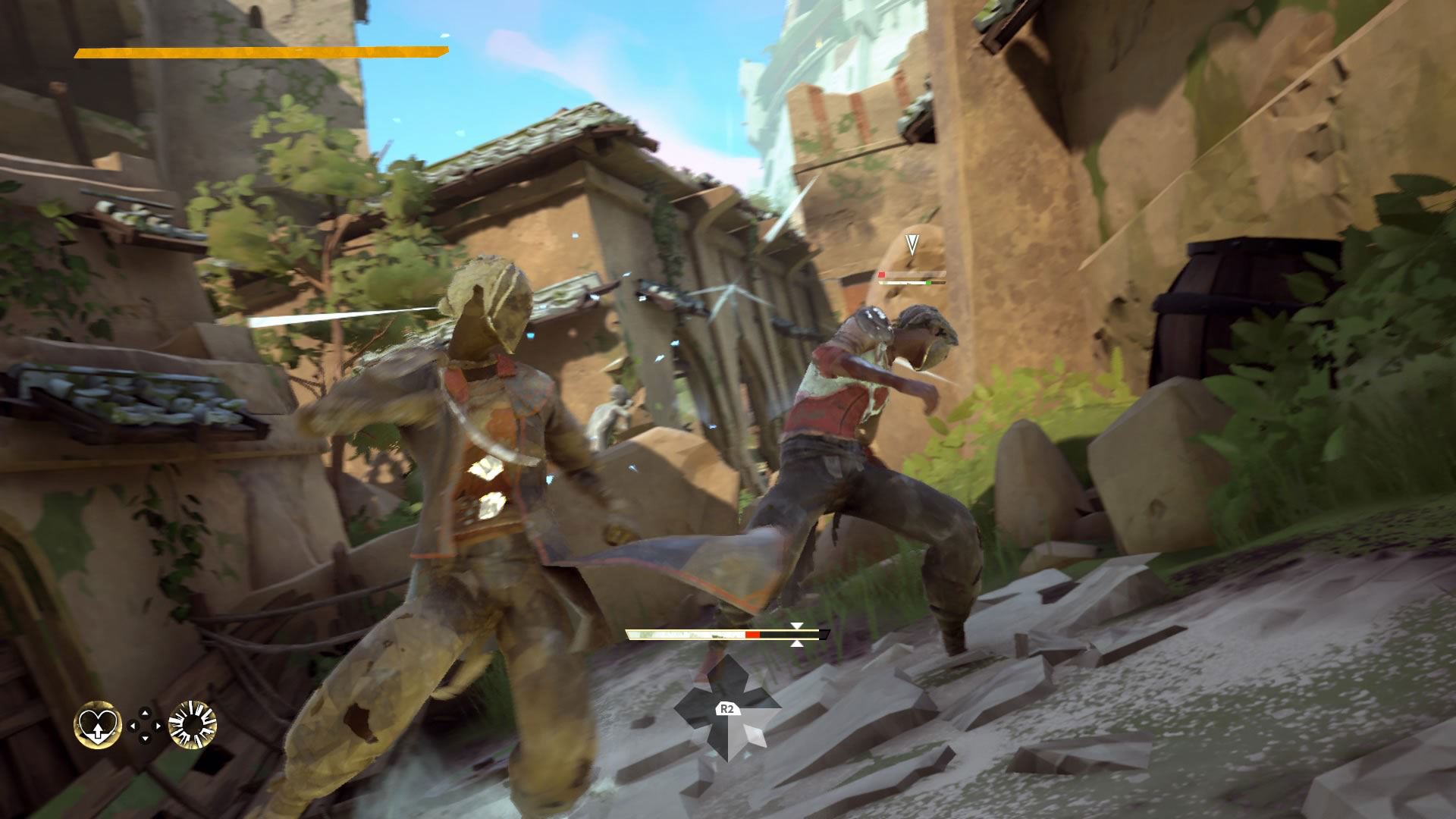
Task: Click the four-way combat stance diamond
Action: pos(726,708)
